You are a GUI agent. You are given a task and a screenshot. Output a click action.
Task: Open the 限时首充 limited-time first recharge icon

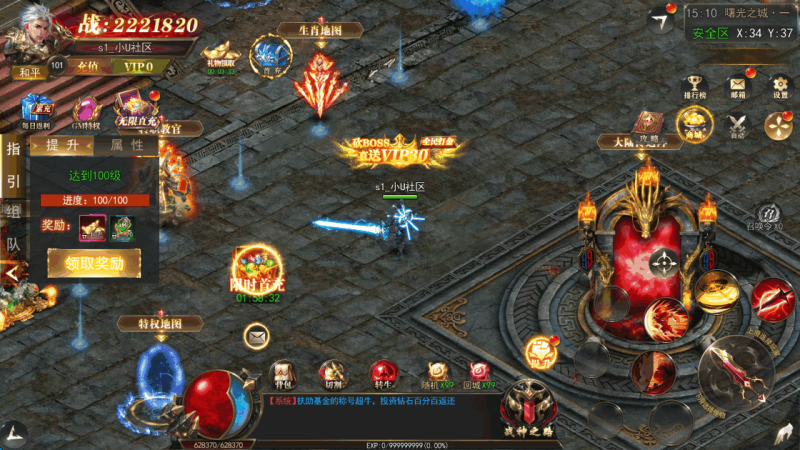pos(256,270)
